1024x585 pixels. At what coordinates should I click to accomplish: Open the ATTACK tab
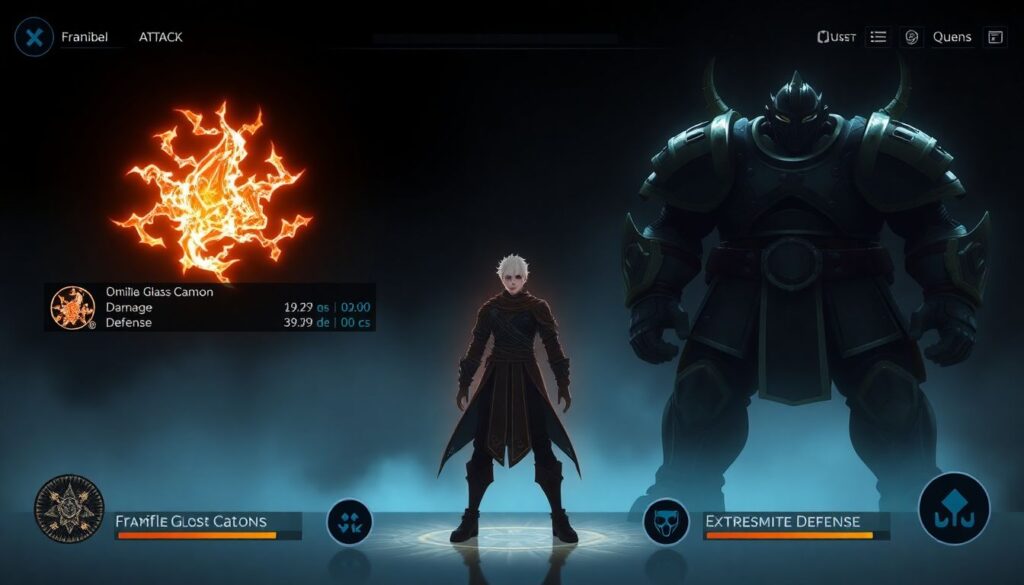[x=160, y=37]
